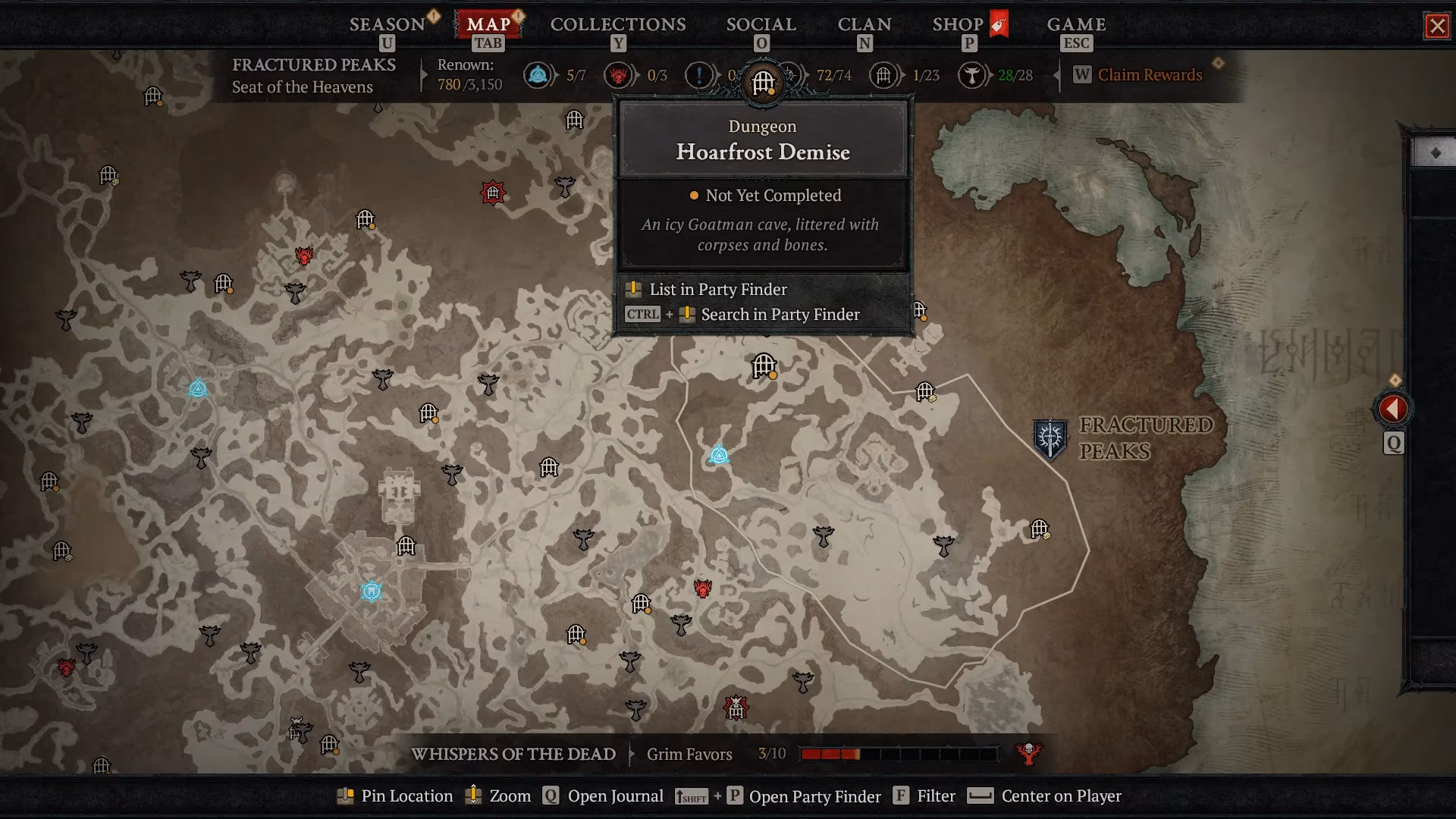Search in Party Finder for this dungeon
Image resolution: width=1456 pixels, height=819 pixels.
(x=780, y=314)
